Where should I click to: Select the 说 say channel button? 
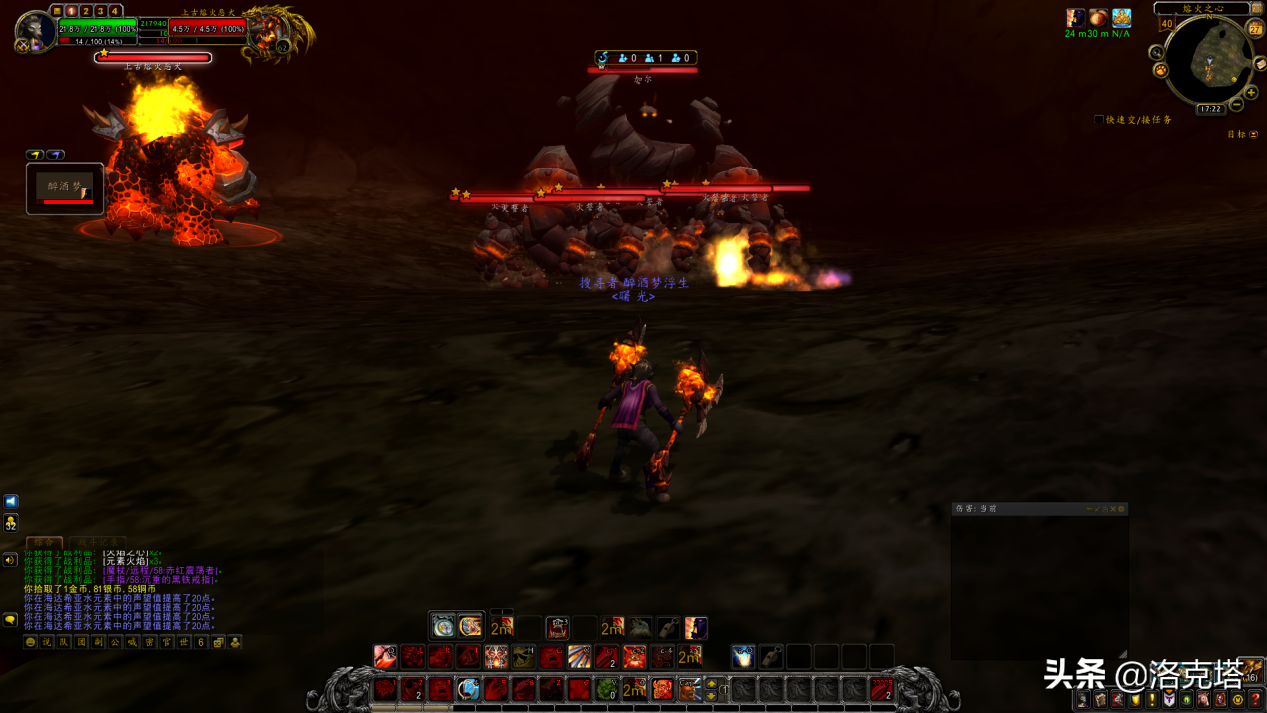pyautogui.click(x=47, y=642)
